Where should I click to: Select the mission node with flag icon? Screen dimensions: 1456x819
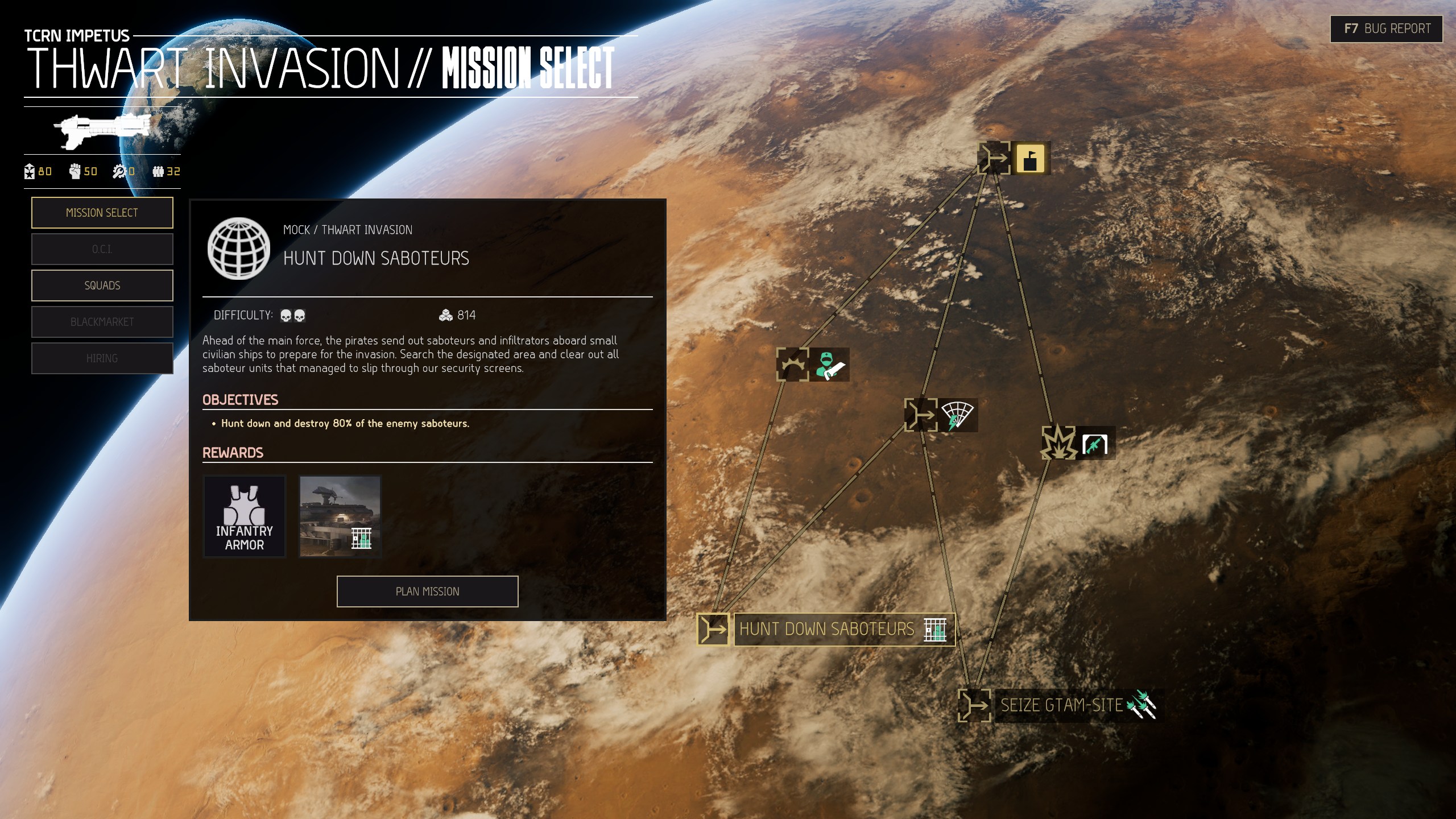994,158
